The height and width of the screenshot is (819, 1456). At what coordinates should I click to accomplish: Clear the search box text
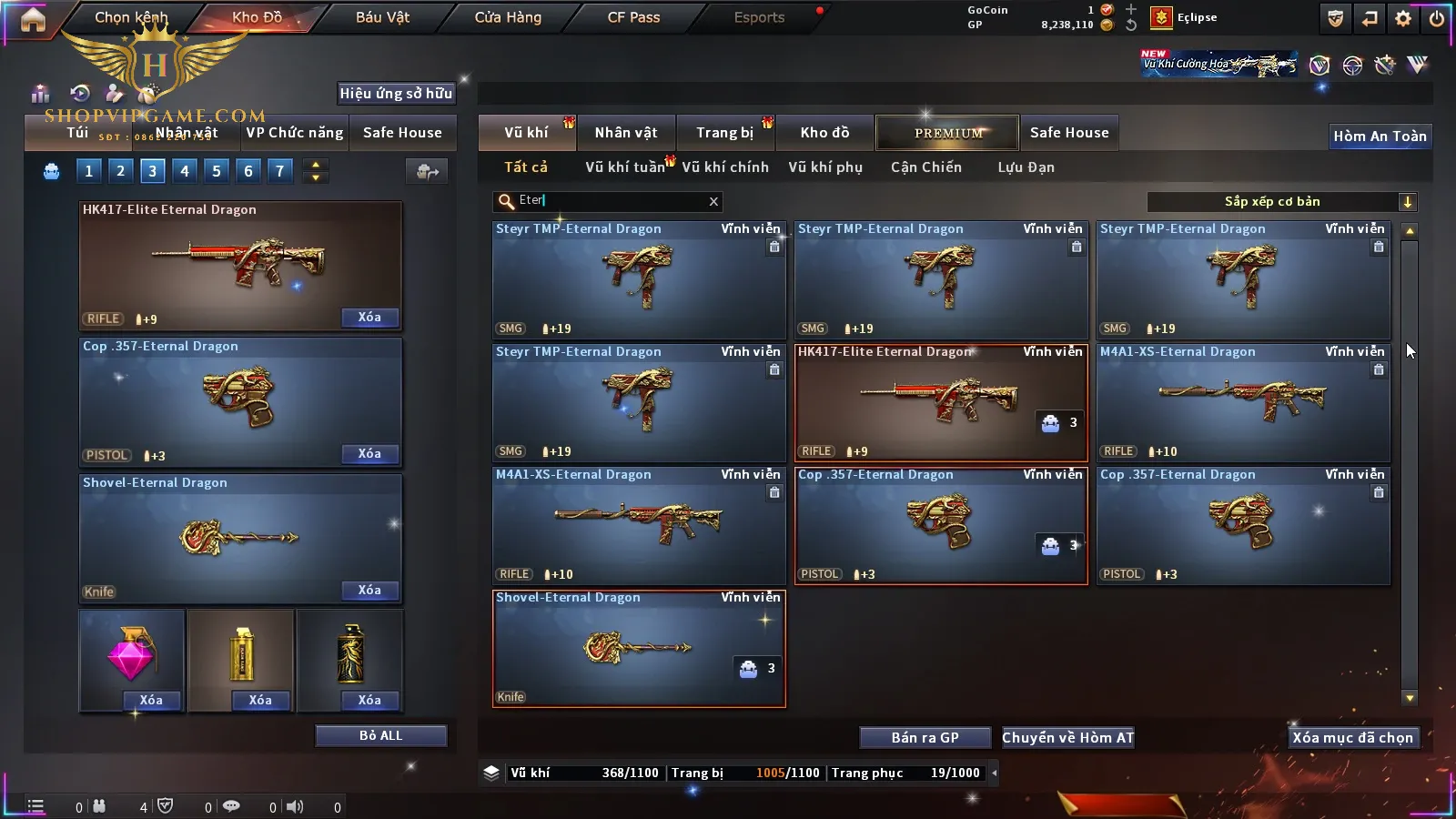pyautogui.click(x=713, y=202)
